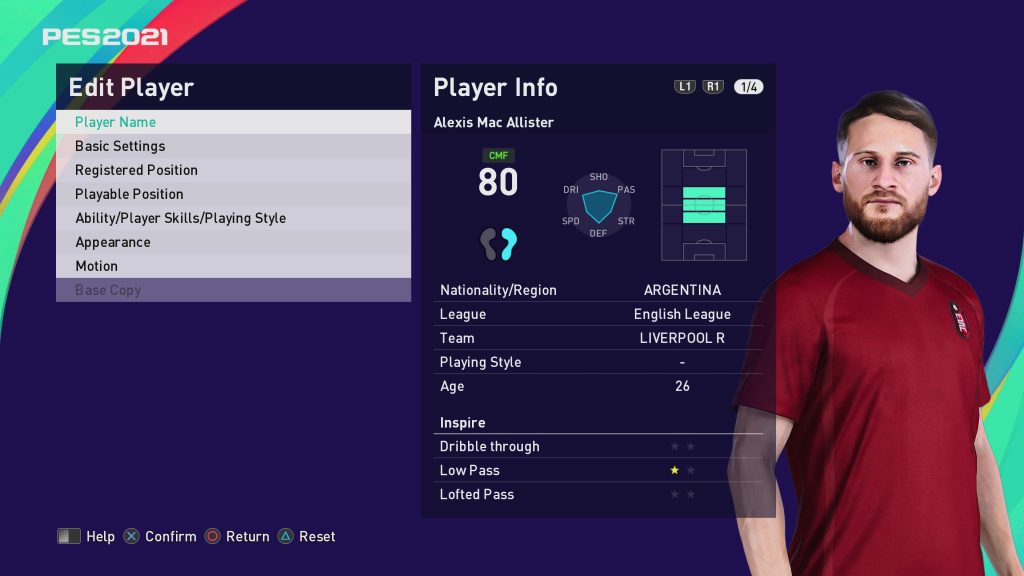Open Basic Settings
1024x576 pixels.
pyautogui.click(x=233, y=146)
